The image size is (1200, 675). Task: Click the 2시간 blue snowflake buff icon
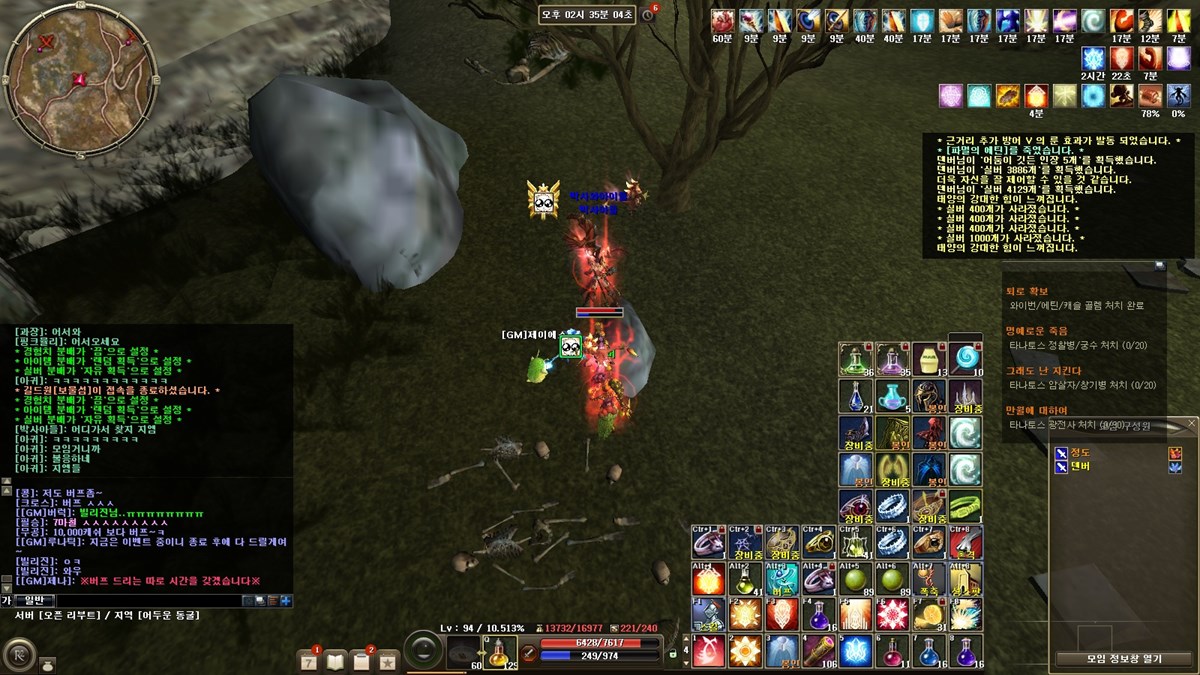point(1093,58)
